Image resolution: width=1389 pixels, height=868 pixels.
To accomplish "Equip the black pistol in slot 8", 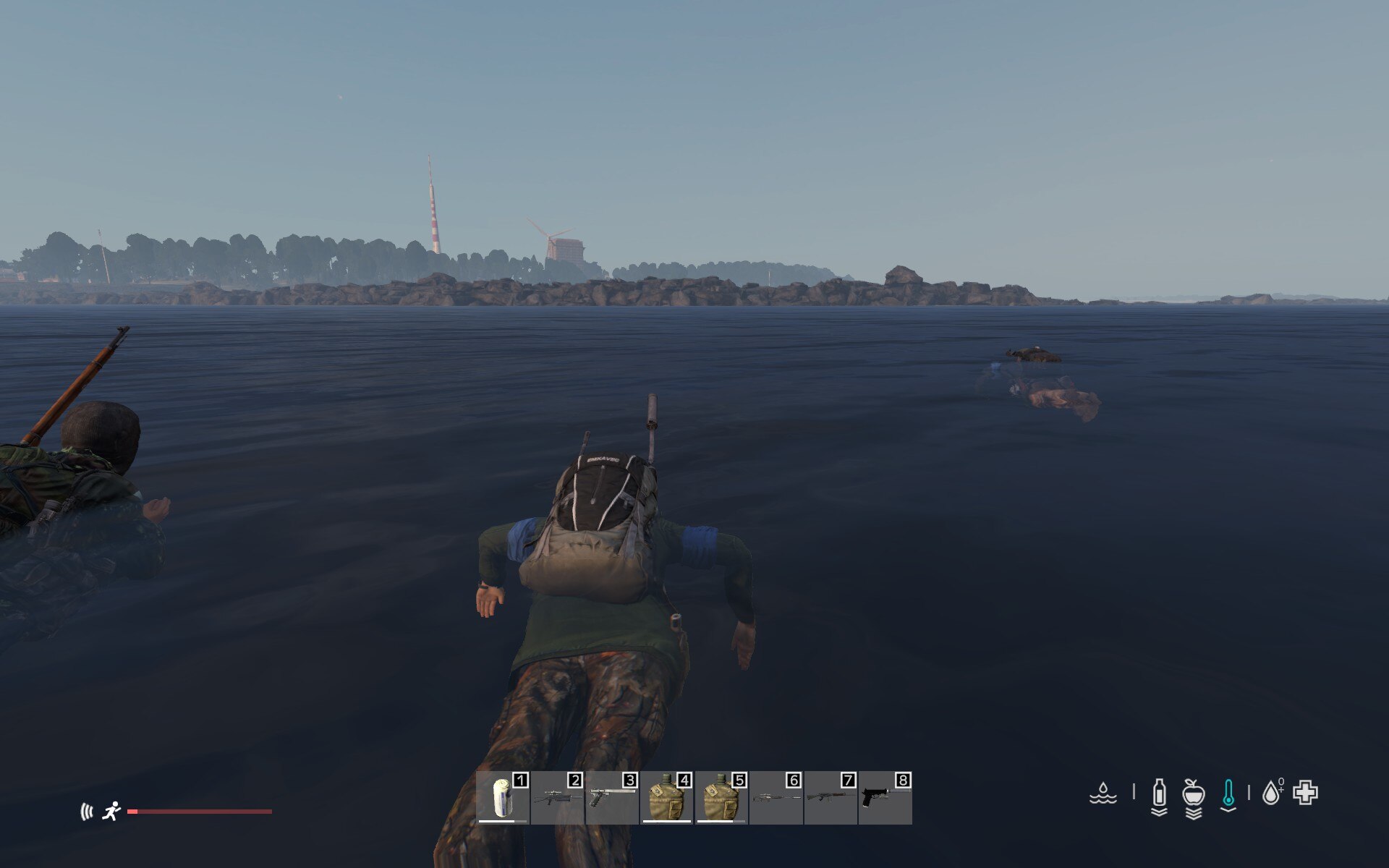I will coord(885,798).
